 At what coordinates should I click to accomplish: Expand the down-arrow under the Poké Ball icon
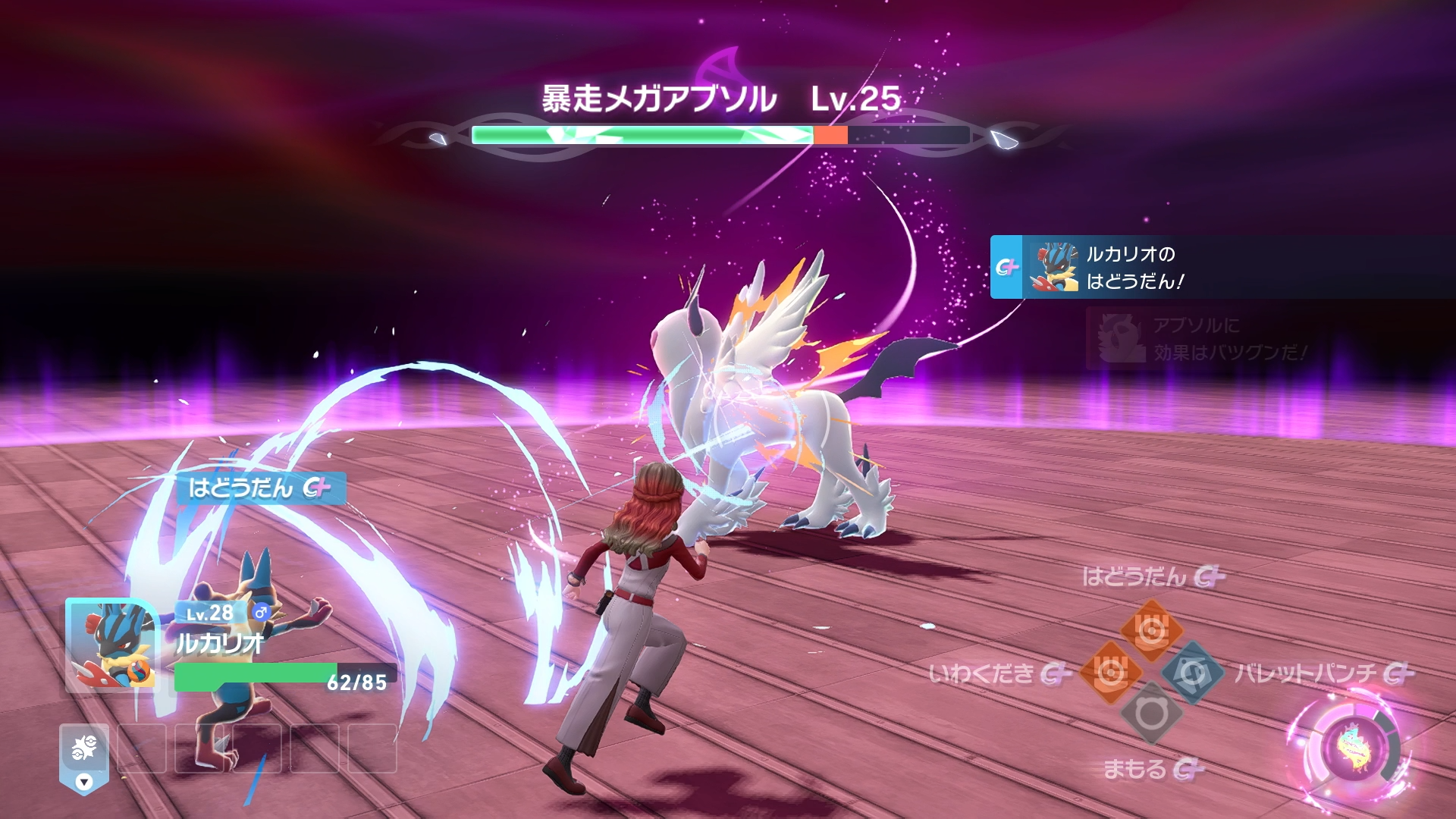(84, 782)
